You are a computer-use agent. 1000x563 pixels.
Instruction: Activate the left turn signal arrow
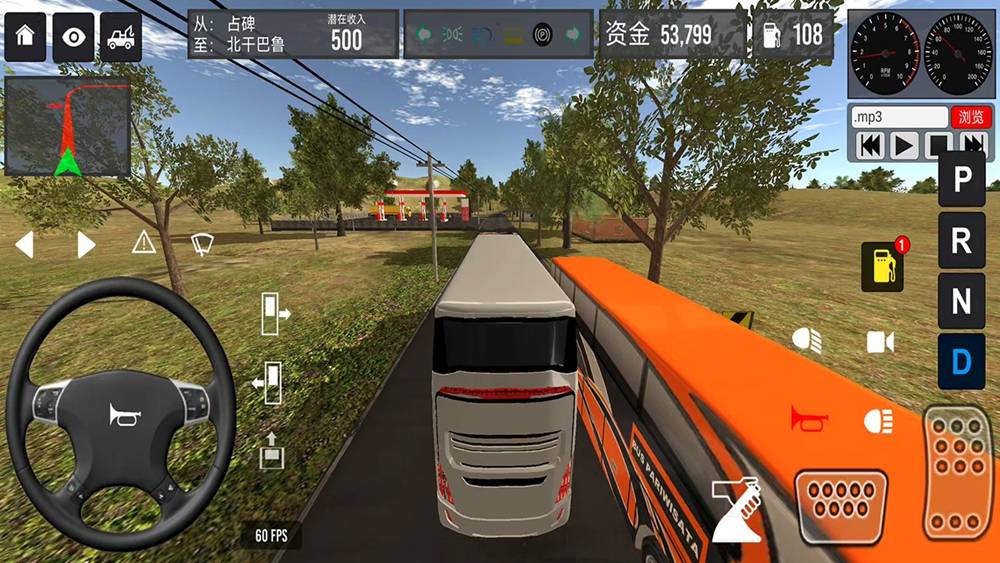pos(24,244)
